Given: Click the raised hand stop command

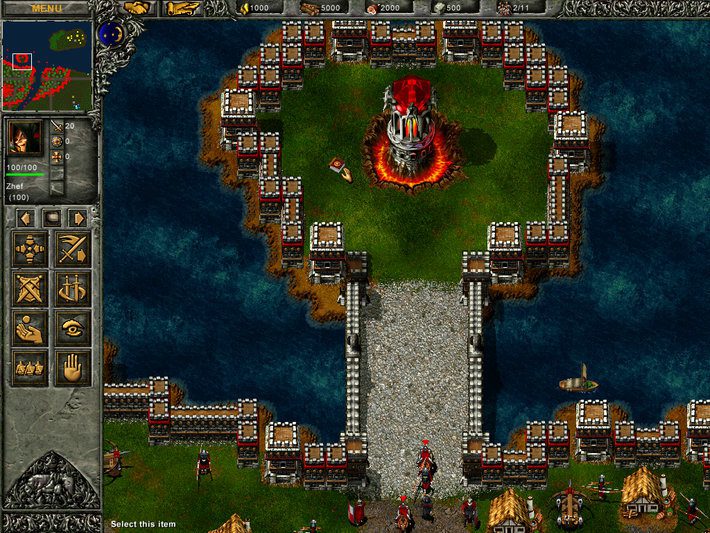Looking at the screenshot, I should click(72, 367).
